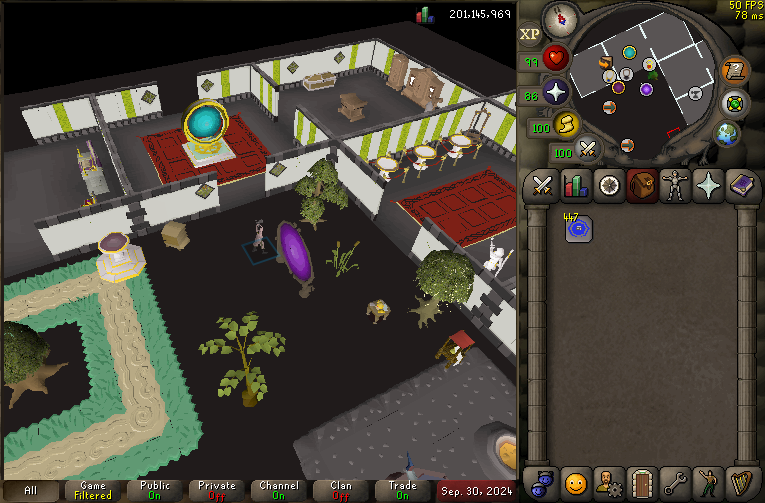Image resolution: width=765 pixels, height=503 pixels.
Task: Open the Logout door tab
Action: 641,482
